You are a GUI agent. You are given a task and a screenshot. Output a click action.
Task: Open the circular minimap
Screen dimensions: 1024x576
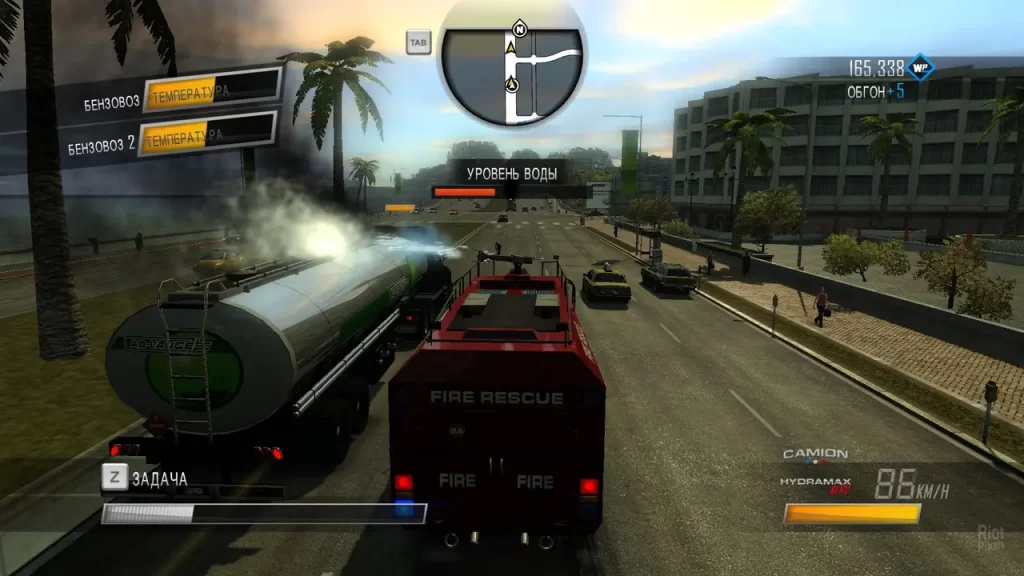coord(512,64)
